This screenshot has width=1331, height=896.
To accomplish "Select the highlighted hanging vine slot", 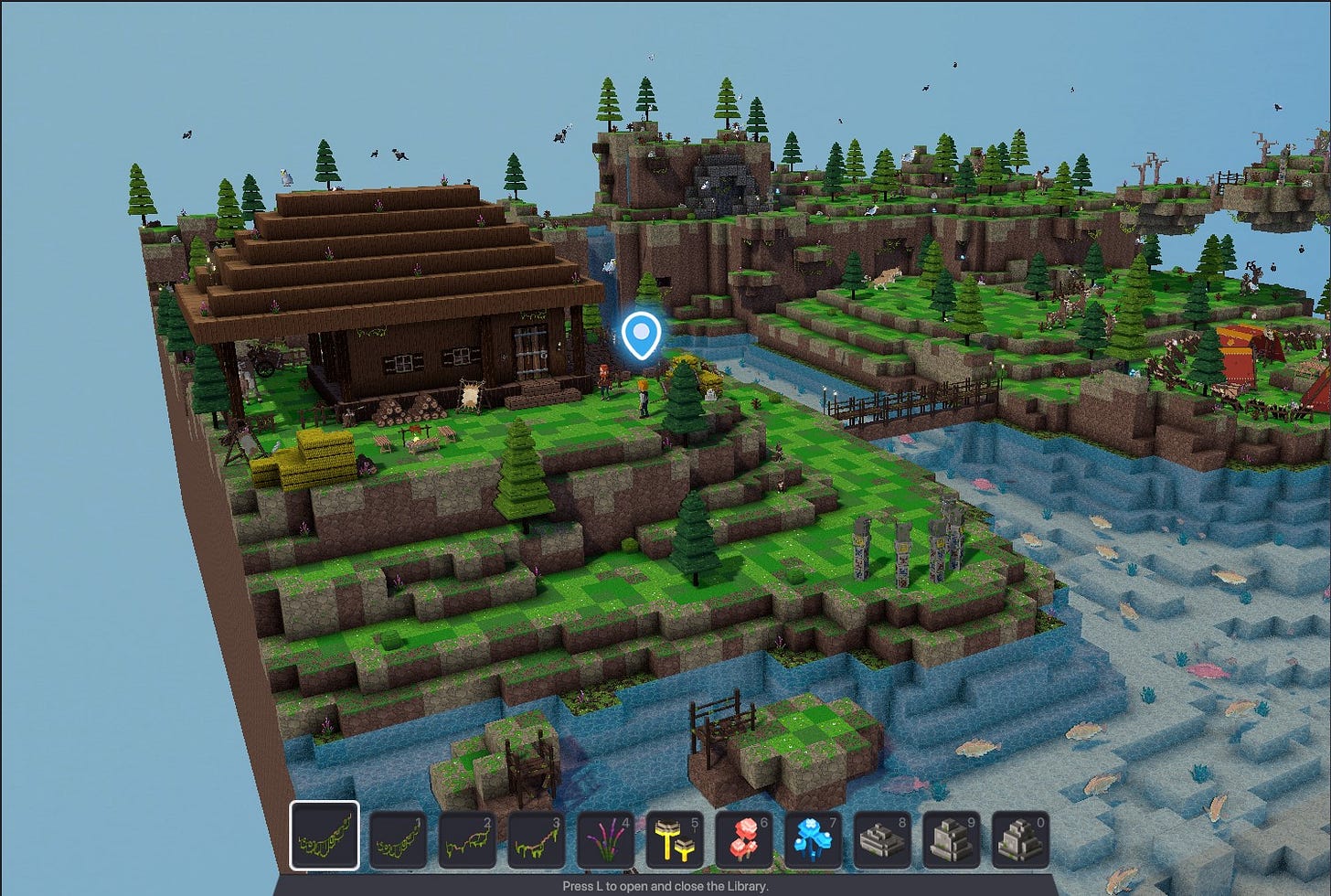I will point(325,836).
